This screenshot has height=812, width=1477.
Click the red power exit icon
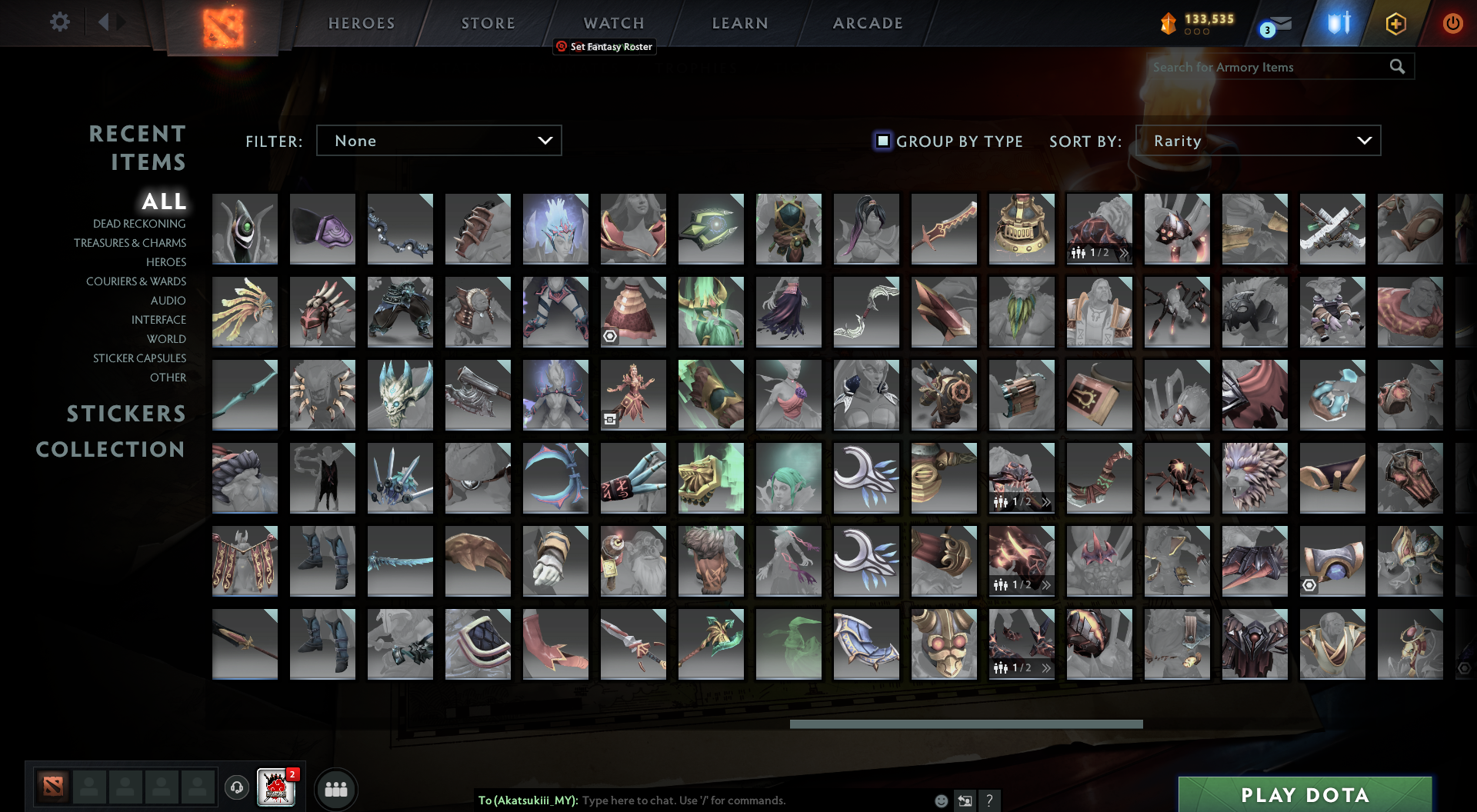pos(1452,23)
